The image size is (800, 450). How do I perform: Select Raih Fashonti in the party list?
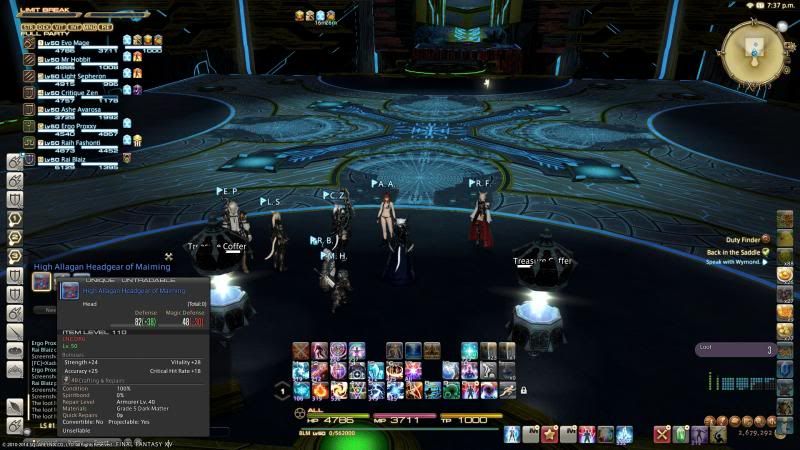click(70, 142)
